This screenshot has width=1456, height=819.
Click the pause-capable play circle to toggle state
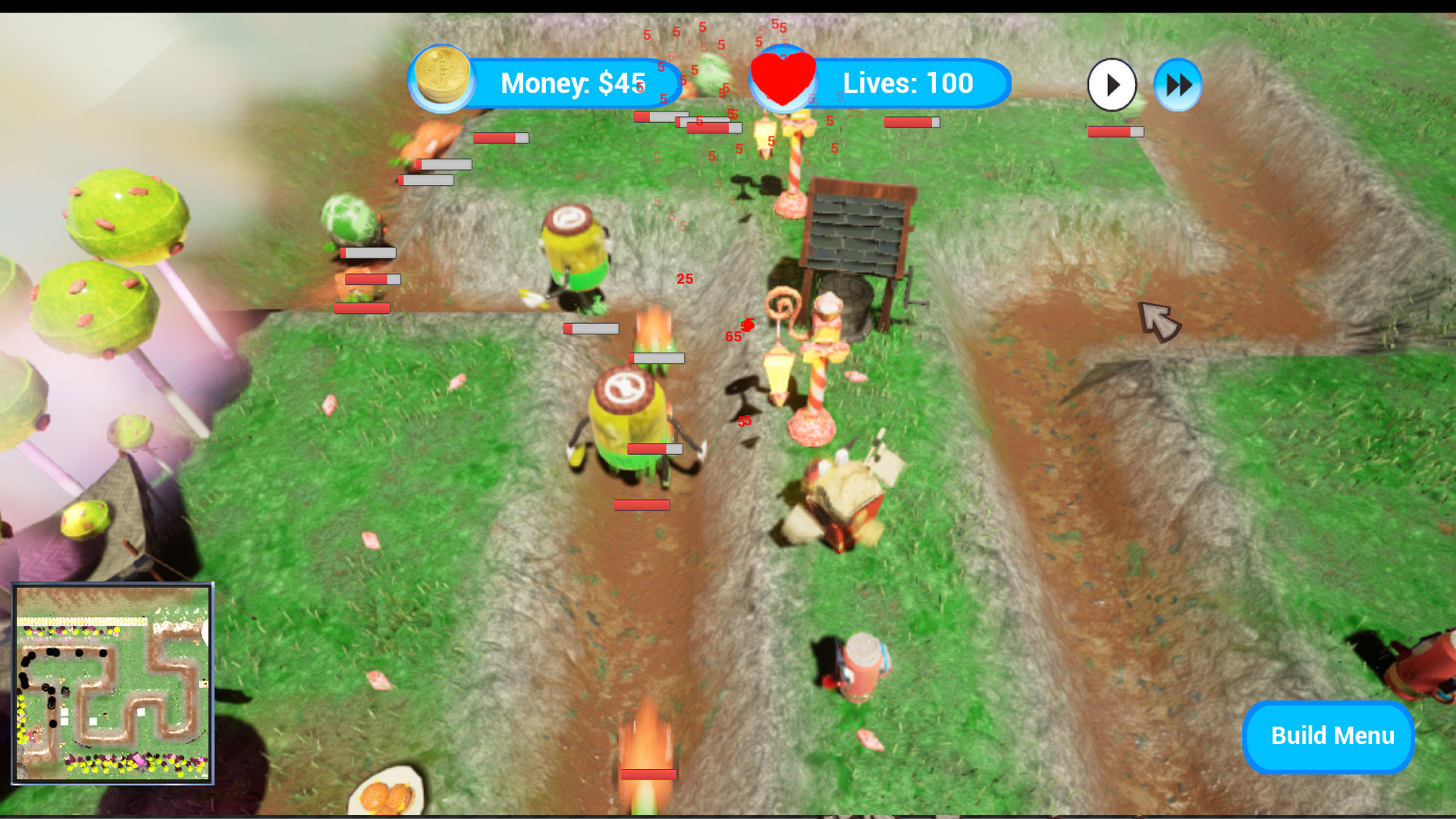point(1111,85)
